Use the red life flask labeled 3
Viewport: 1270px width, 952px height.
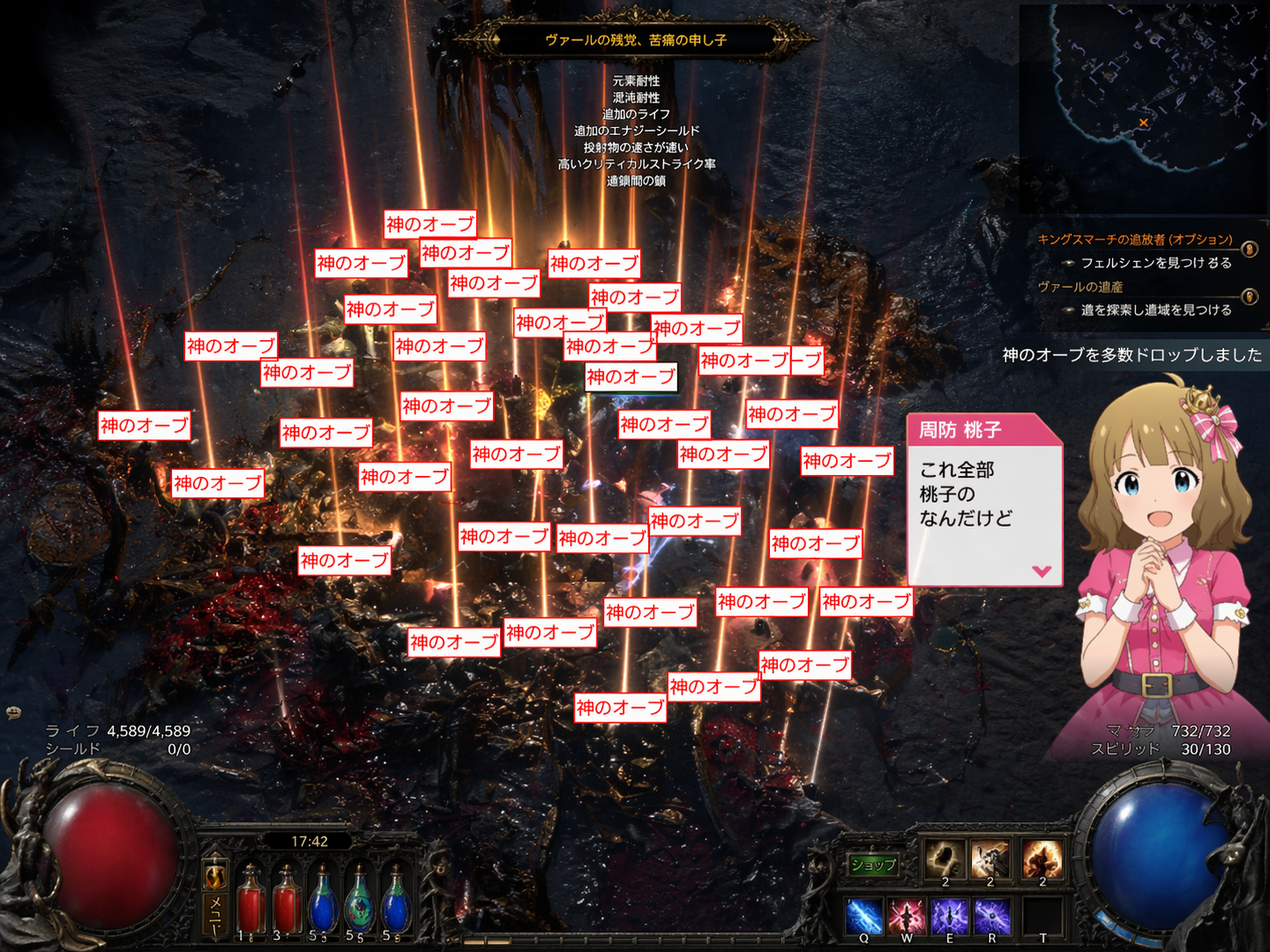pos(286,900)
